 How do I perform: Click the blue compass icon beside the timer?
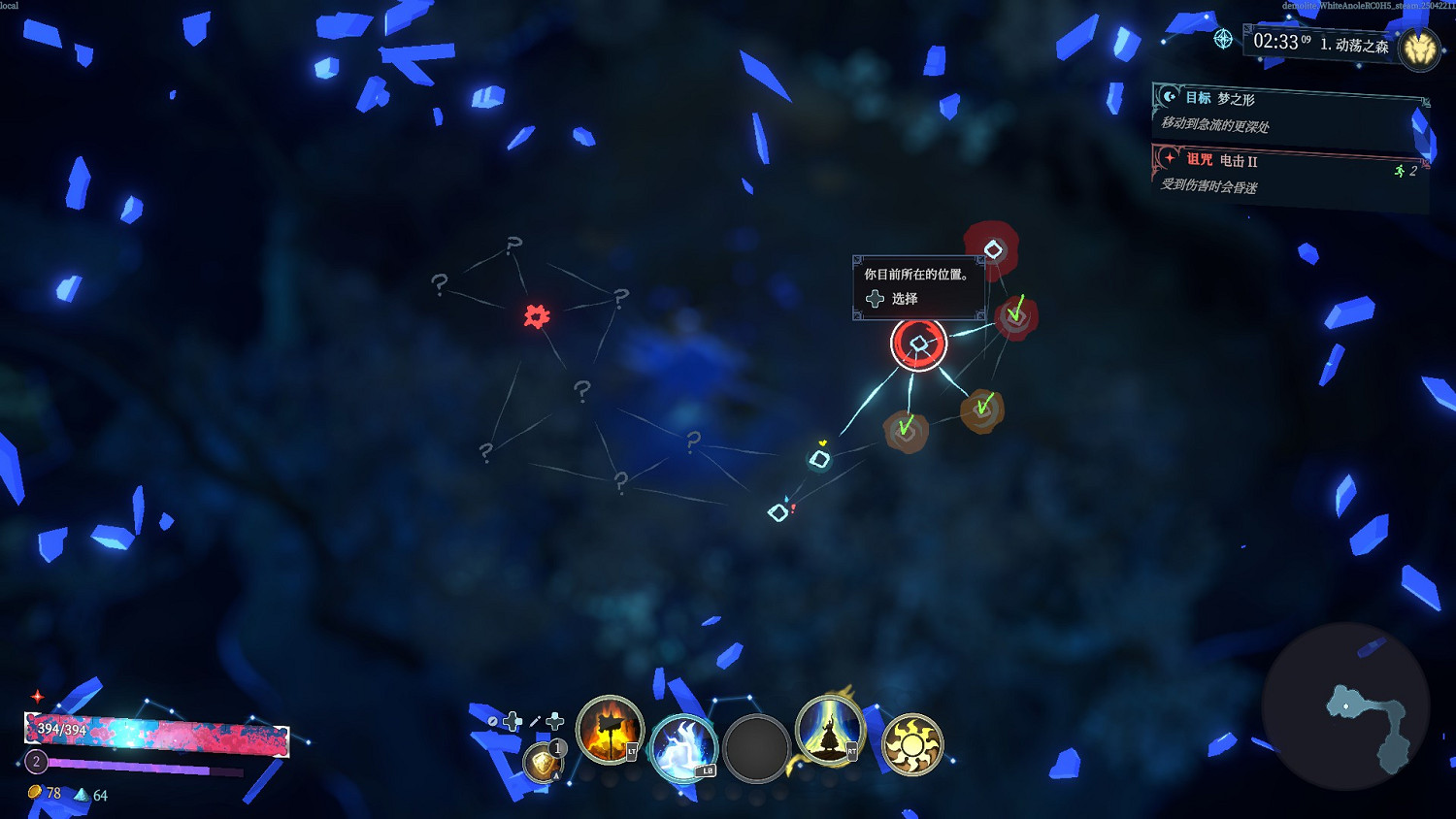click(x=1222, y=40)
